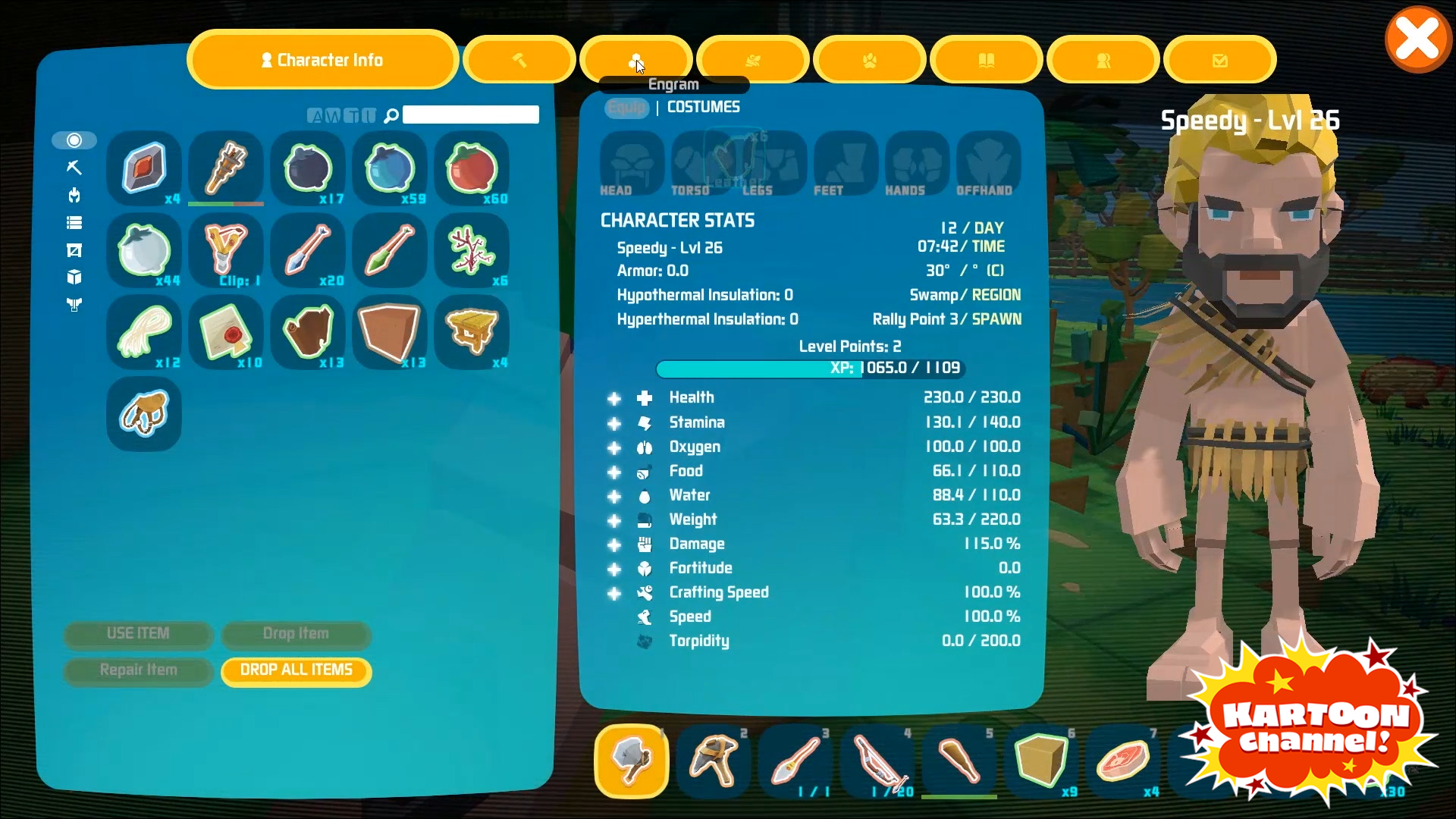
Task: Choose the slingshot inventory slot
Action: (226, 249)
